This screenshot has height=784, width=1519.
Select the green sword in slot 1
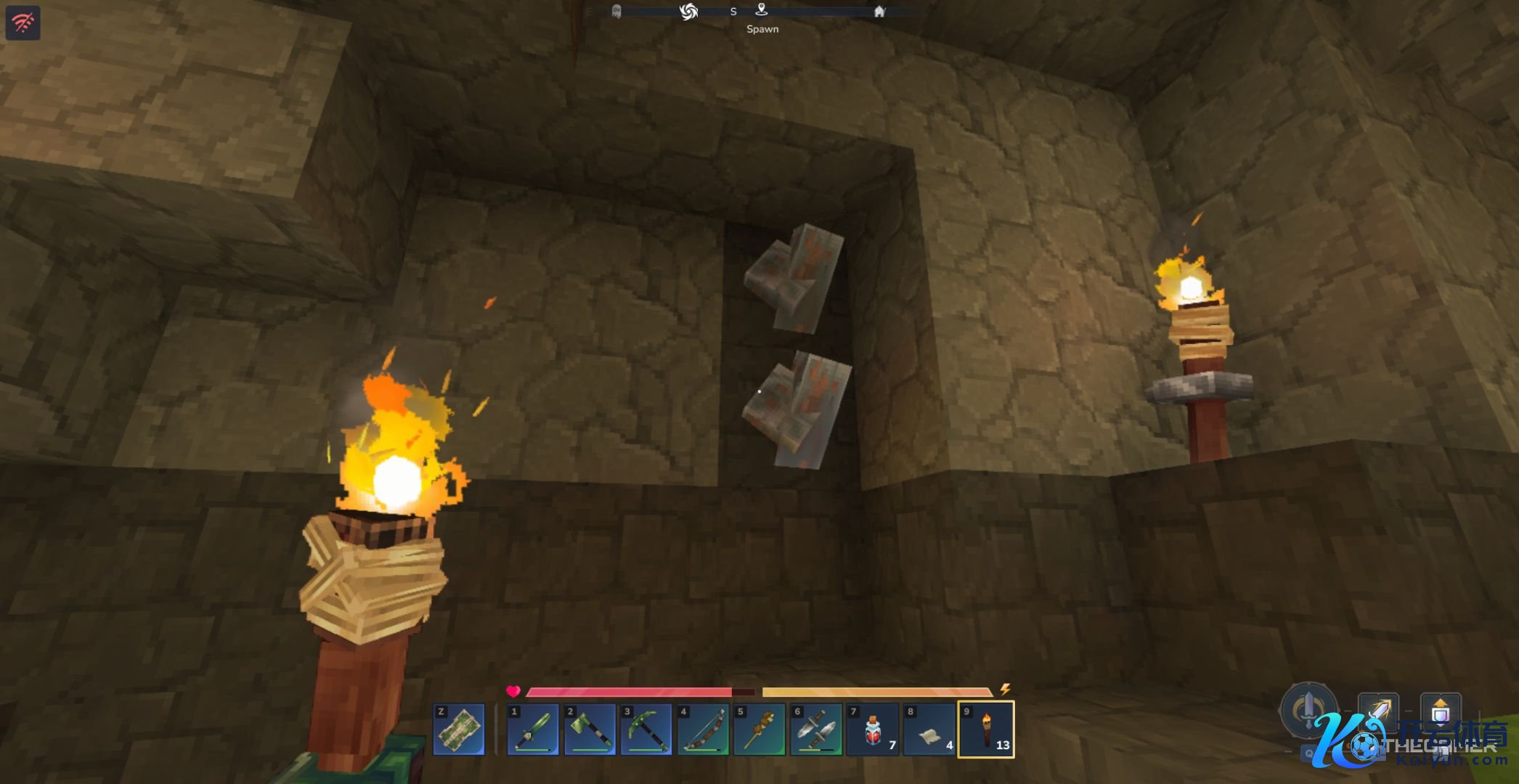click(x=533, y=729)
